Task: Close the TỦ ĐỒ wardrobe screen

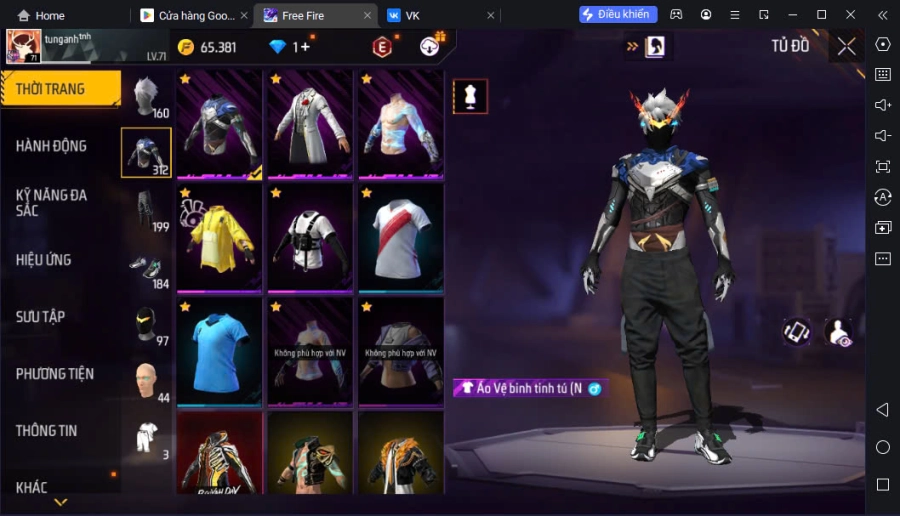Action: [x=846, y=46]
